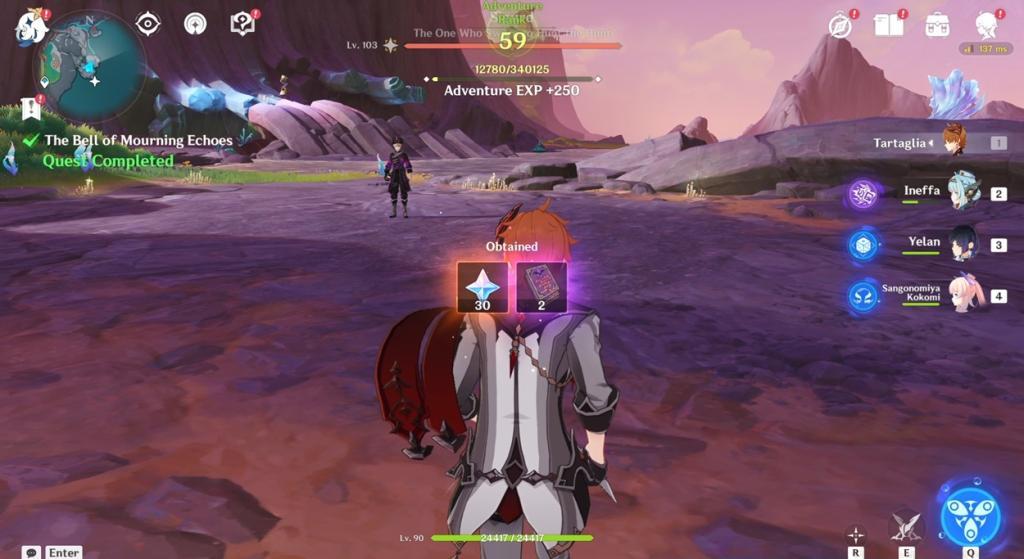Open the character profile head icon
This screenshot has height=559, width=1024.
click(x=987, y=24)
